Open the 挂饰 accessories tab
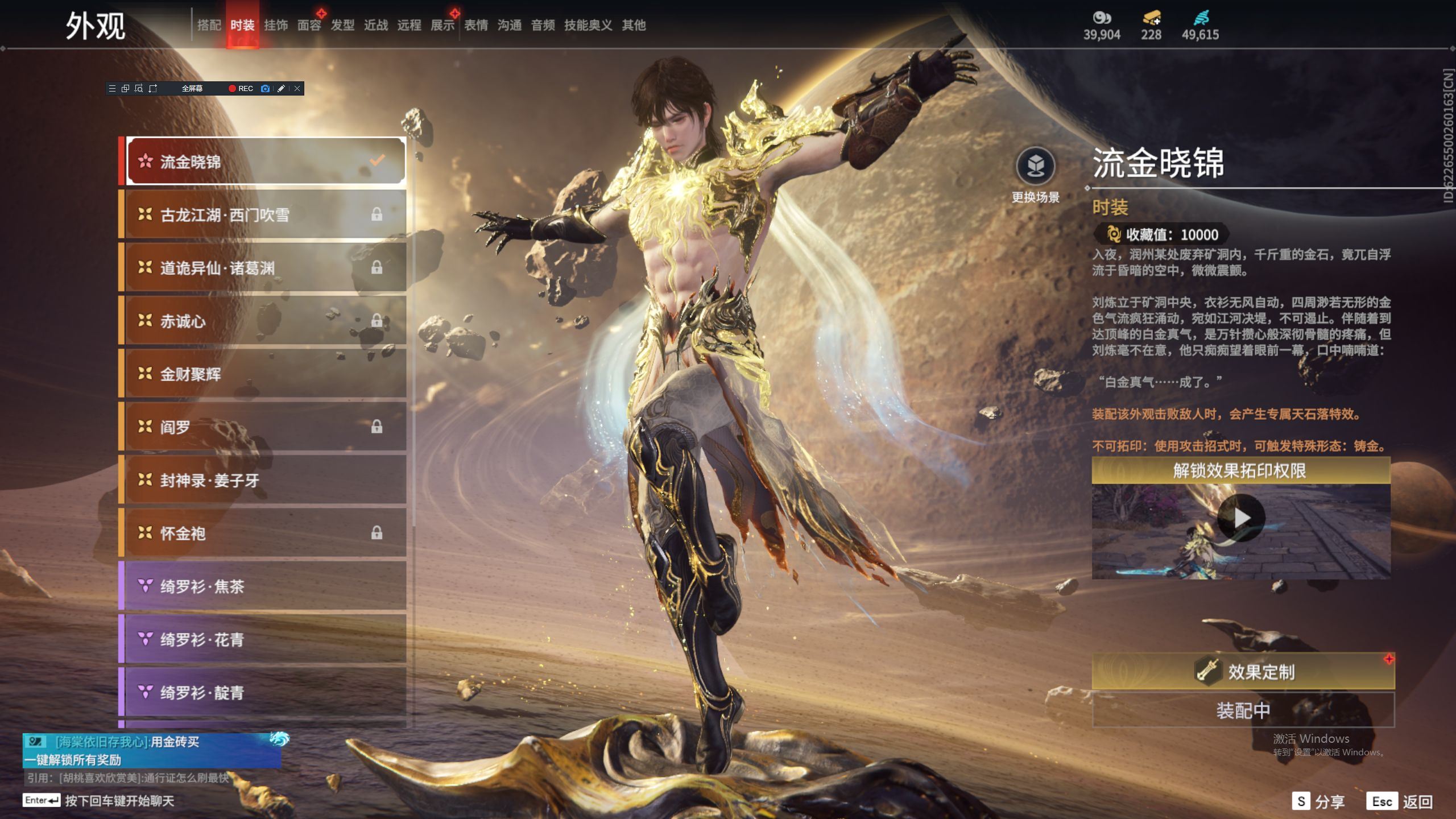The height and width of the screenshot is (819, 1456). pyautogui.click(x=276, y=25)
